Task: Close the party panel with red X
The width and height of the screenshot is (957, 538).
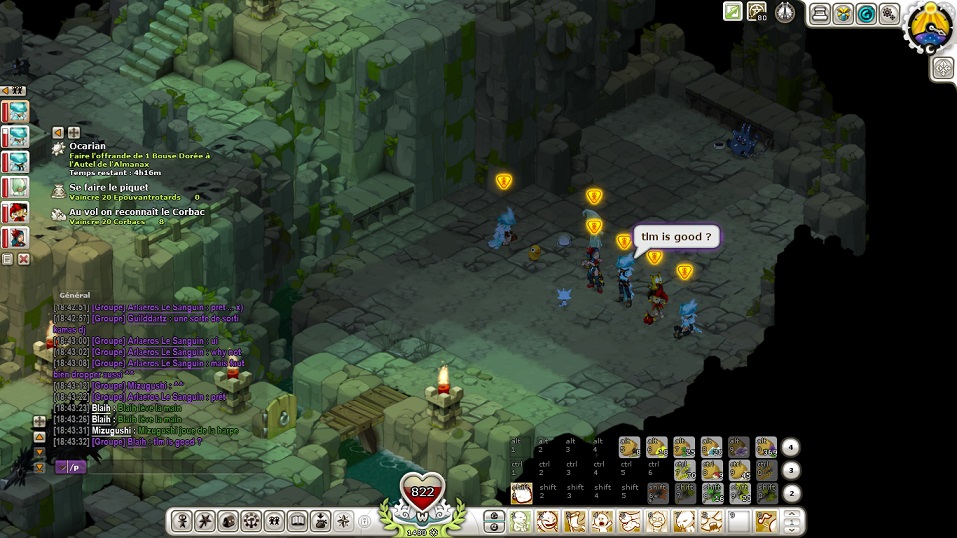Action: tap(24, 259)
